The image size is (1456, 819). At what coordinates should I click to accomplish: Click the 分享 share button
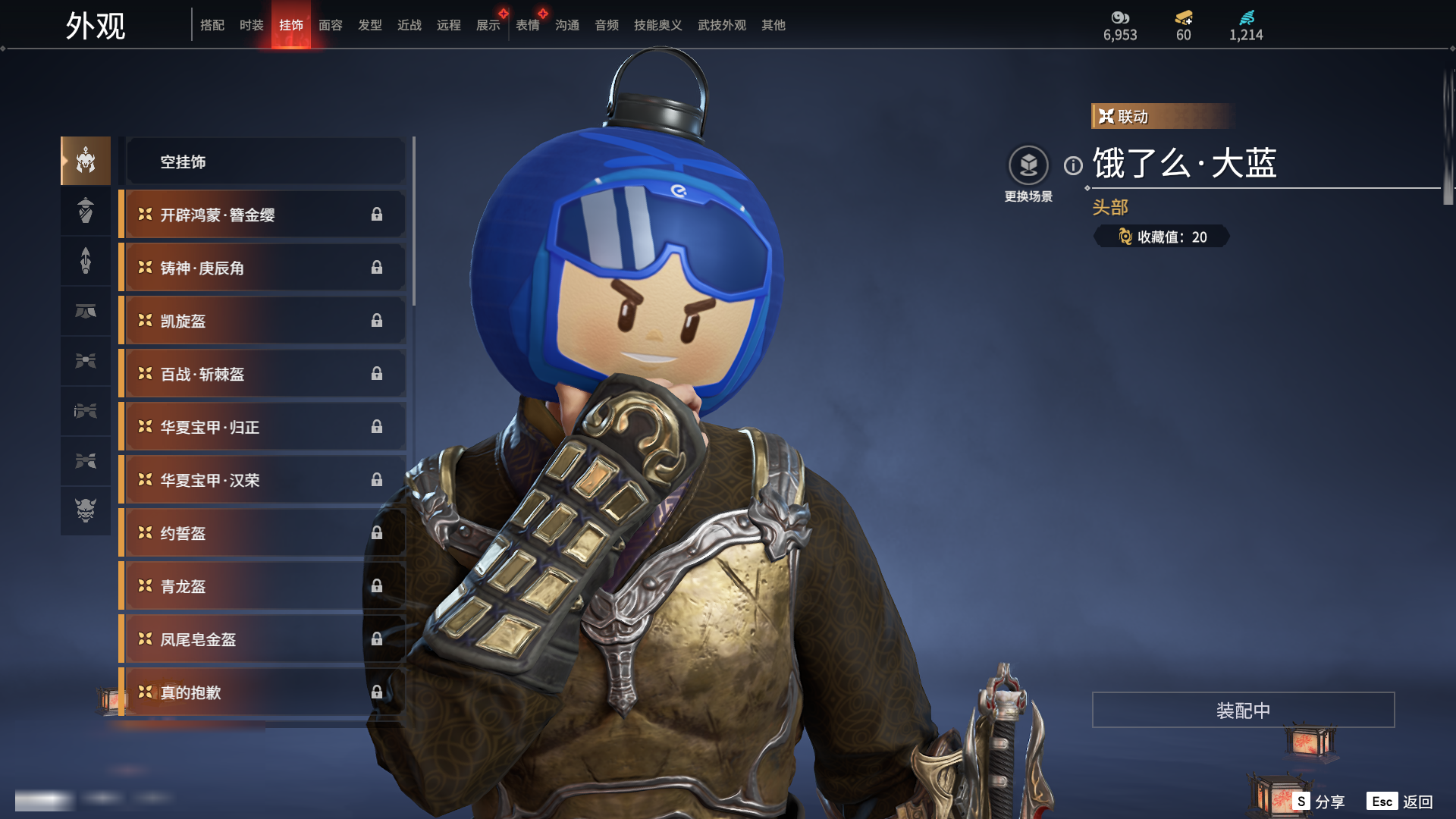coord(1319,802)
